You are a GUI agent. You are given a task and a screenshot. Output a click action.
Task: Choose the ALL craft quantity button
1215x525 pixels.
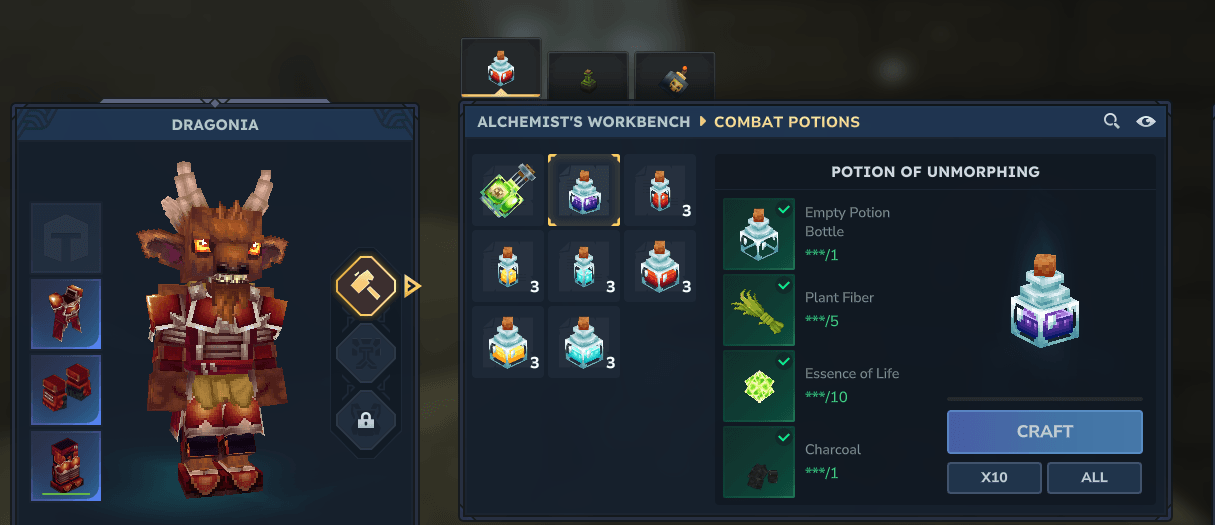[x=1094, y=478]
